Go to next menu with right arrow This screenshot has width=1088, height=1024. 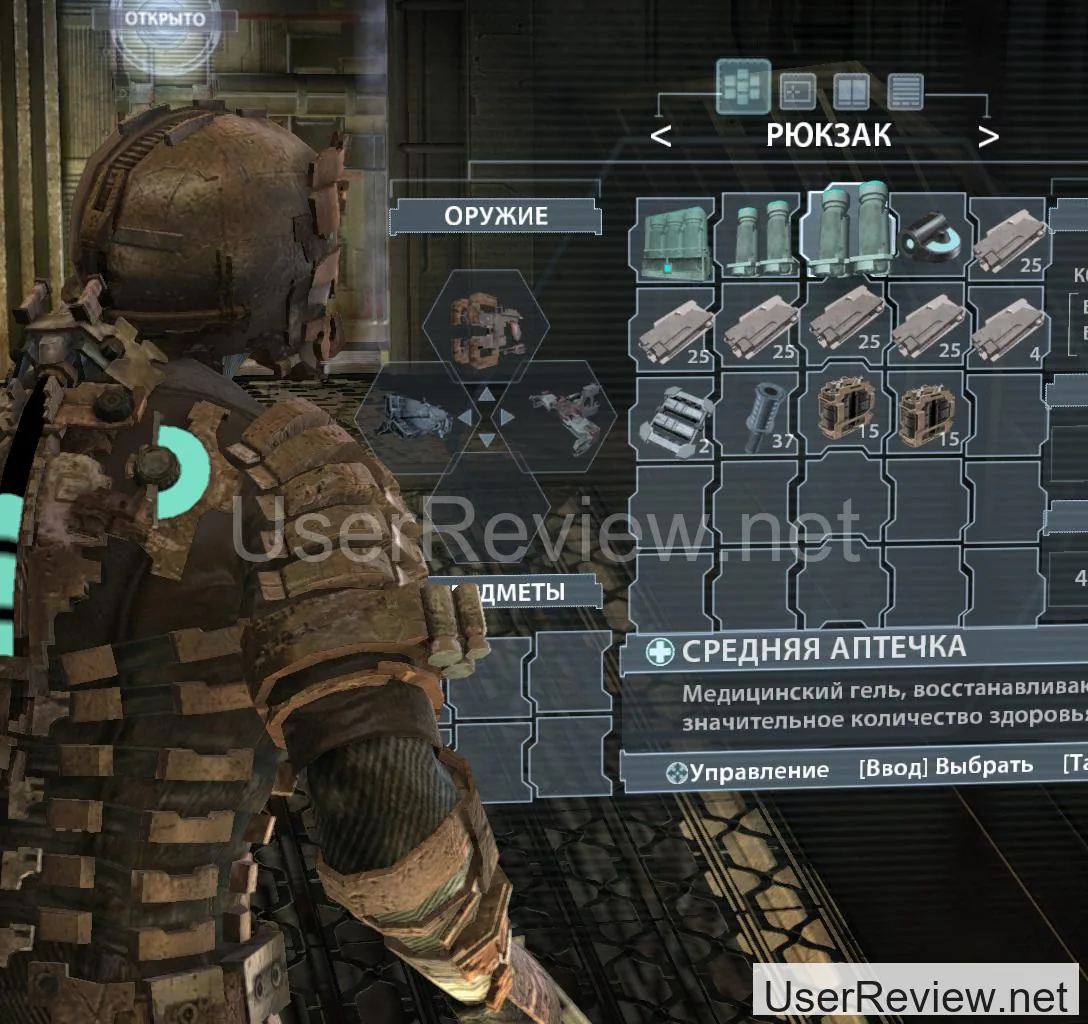[988, 136]
